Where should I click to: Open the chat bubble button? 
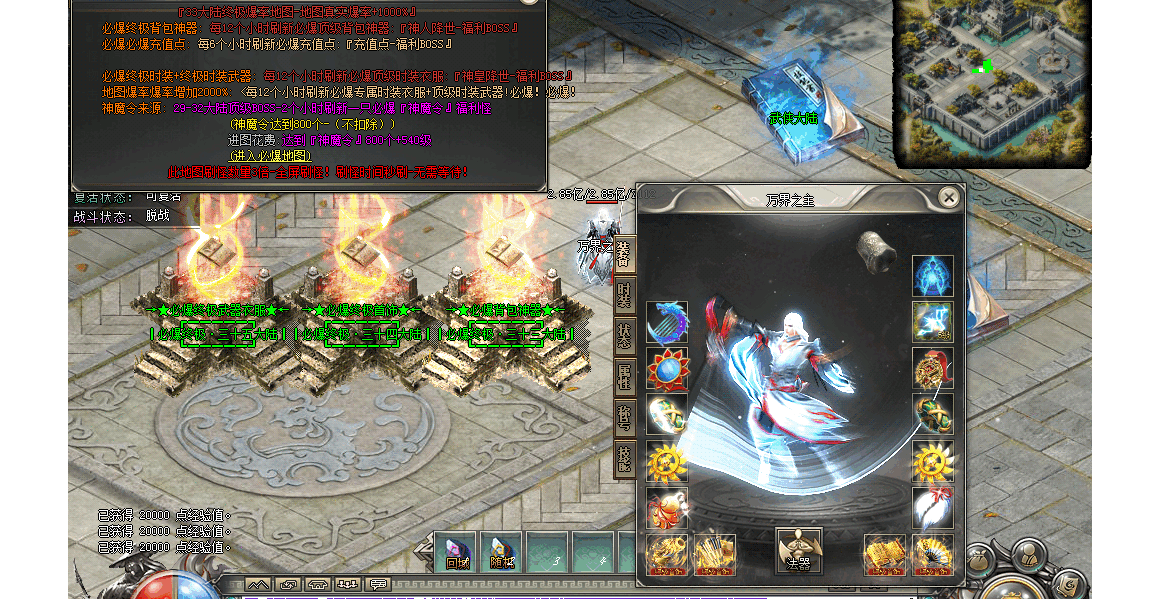click(x=379, y=584)
